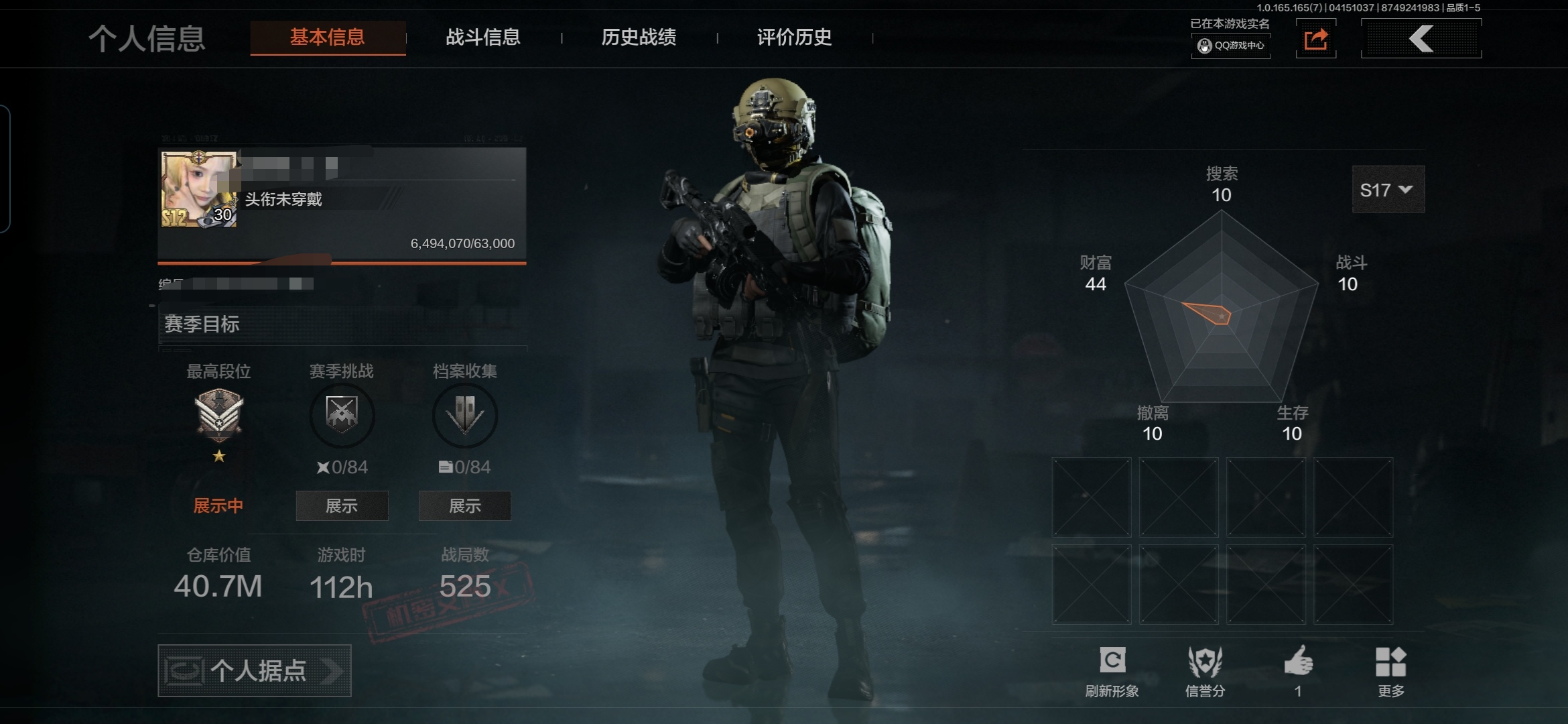Go back using the arrow button

click(1421, 39)
